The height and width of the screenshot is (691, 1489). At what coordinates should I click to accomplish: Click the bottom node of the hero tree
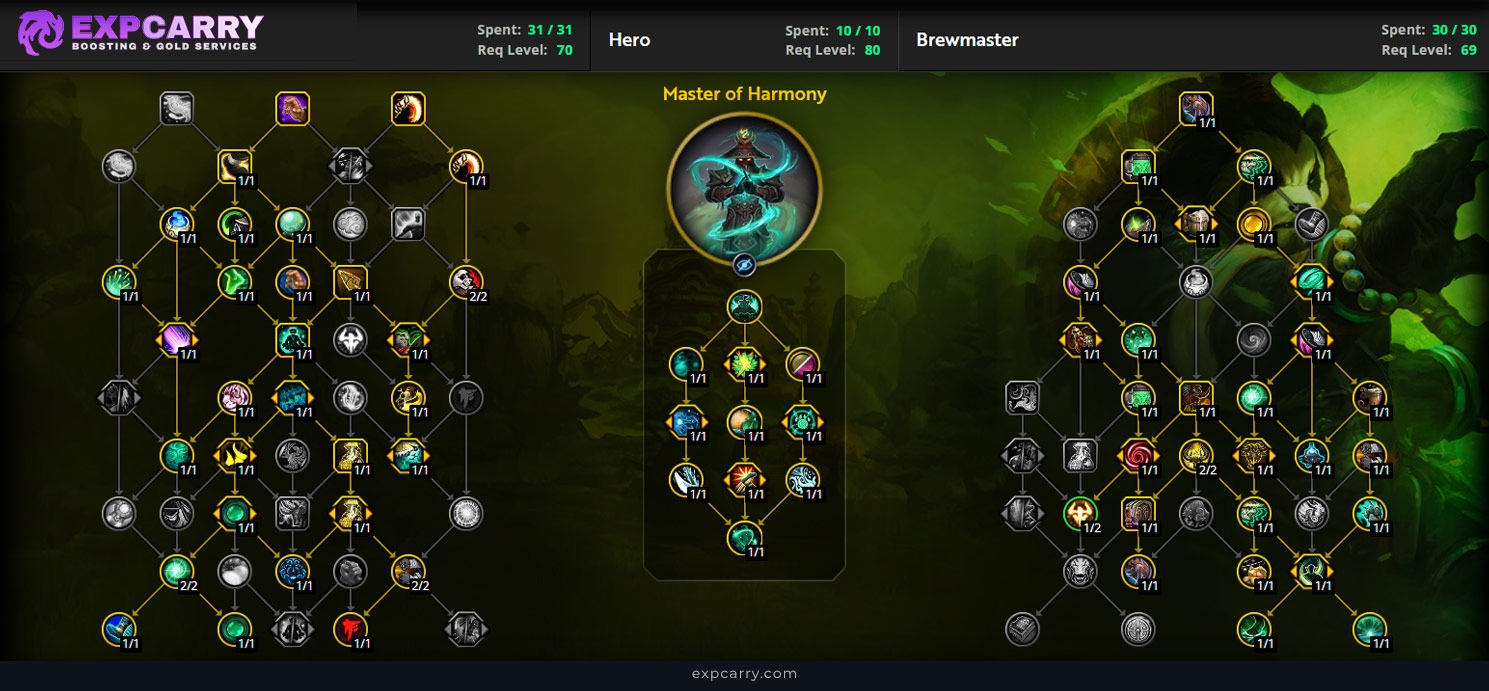pos(744,537)
